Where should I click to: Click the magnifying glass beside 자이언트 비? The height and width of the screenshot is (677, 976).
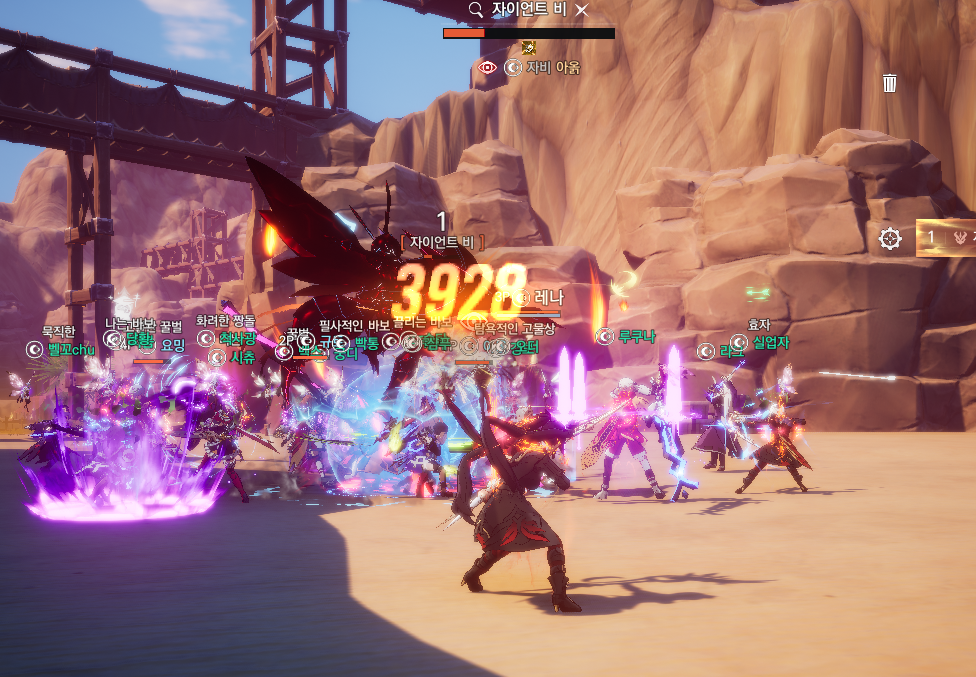tap(476, 9)
